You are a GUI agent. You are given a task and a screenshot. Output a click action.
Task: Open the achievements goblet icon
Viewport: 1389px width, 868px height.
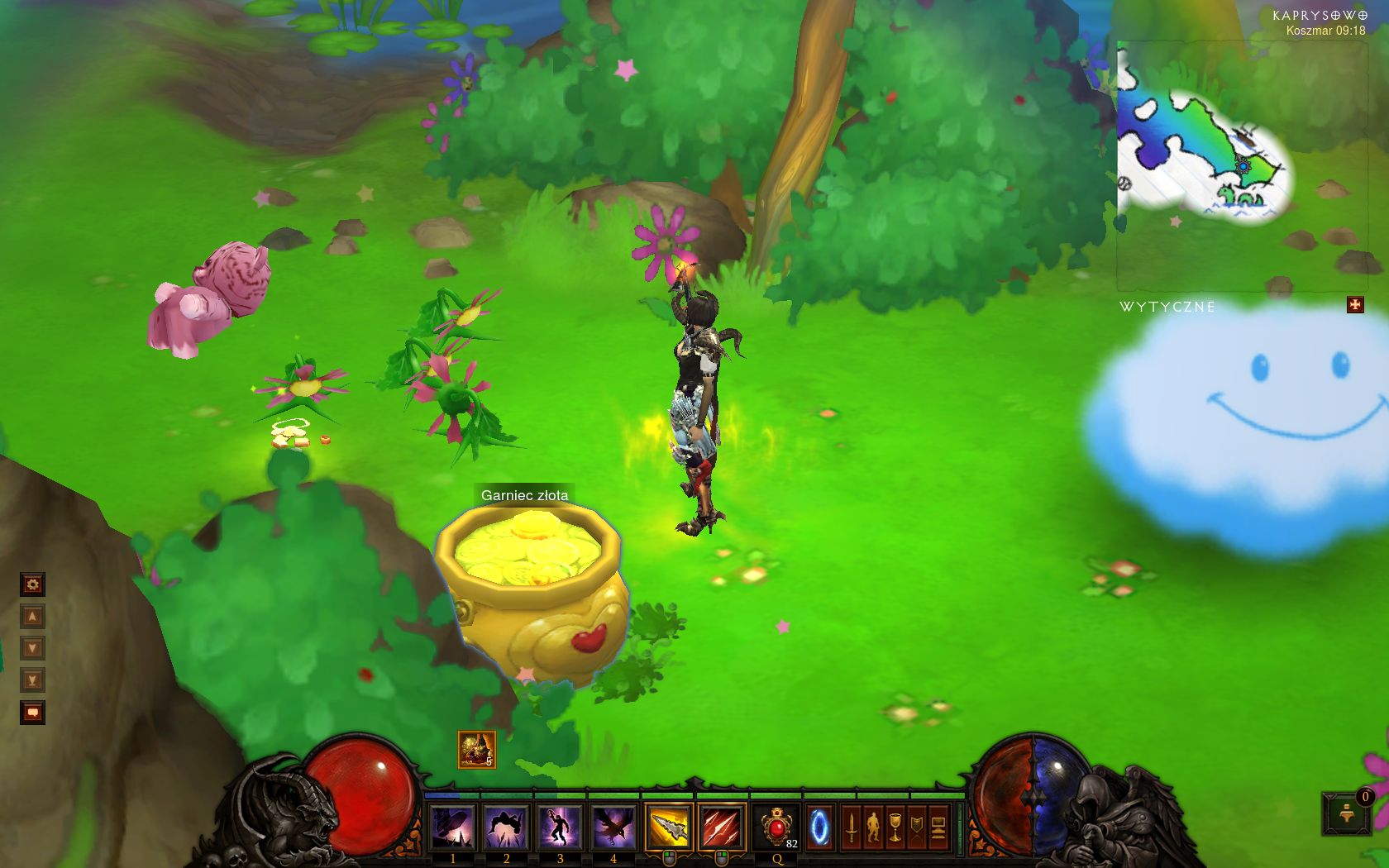[895, 827]
